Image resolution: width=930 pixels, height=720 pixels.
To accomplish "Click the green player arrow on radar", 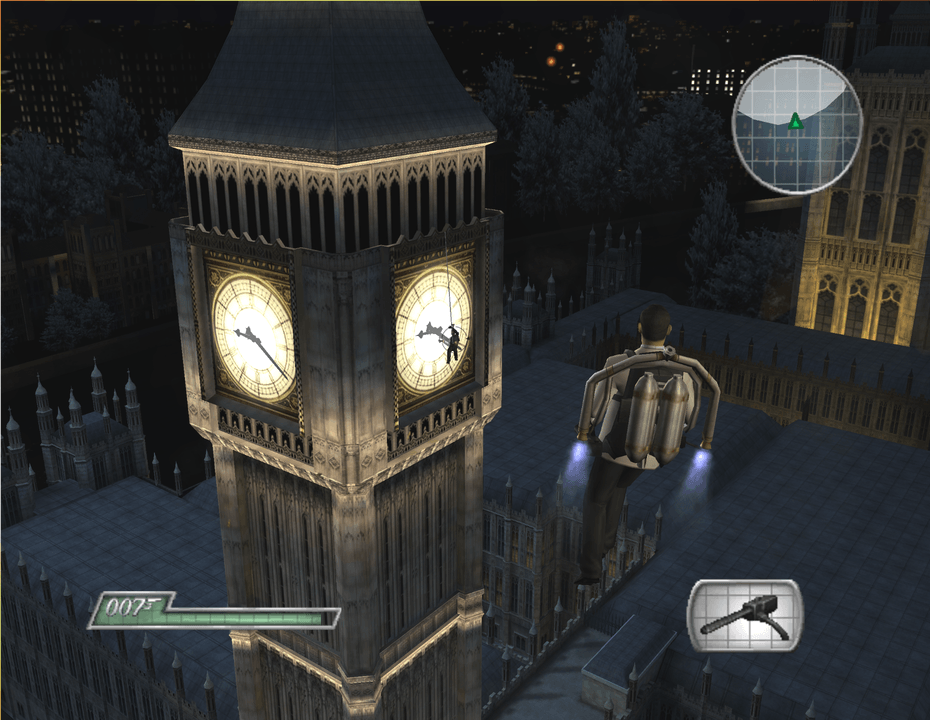I will pos(795,122).
